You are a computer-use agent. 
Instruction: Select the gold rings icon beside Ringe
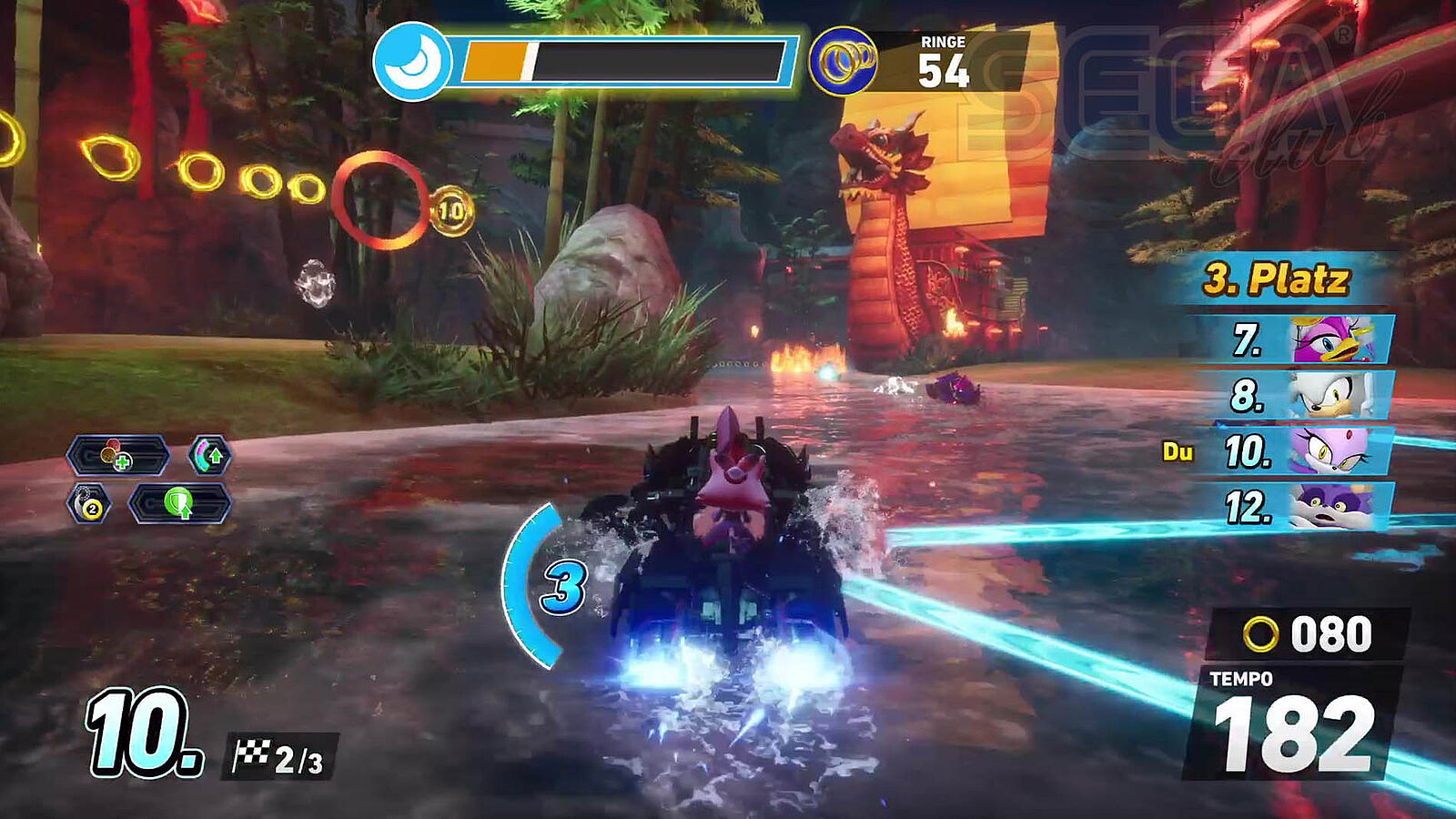click(x=843, y=61)
